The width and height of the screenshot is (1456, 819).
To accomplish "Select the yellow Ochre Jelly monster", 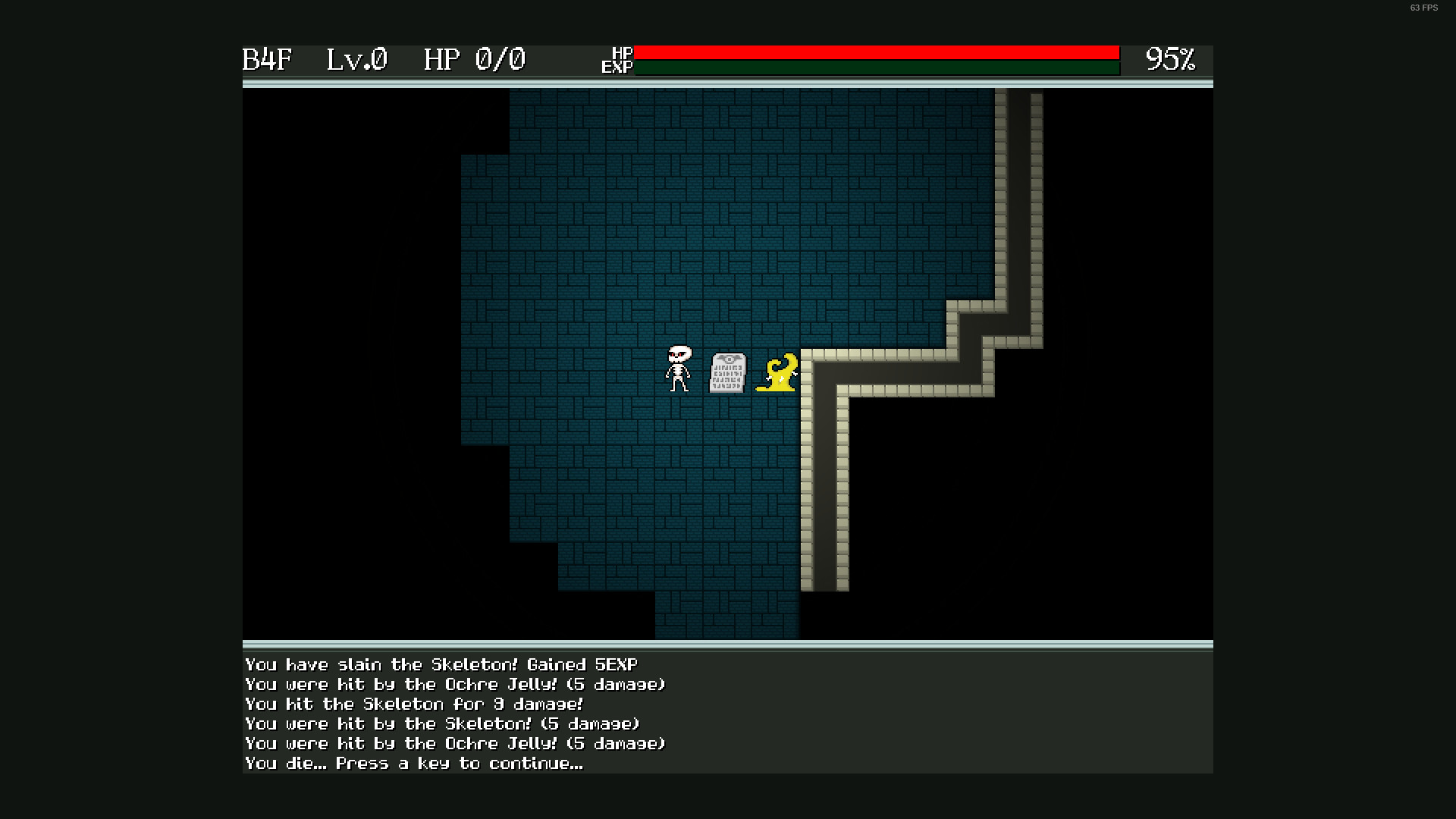I will 779,373.
